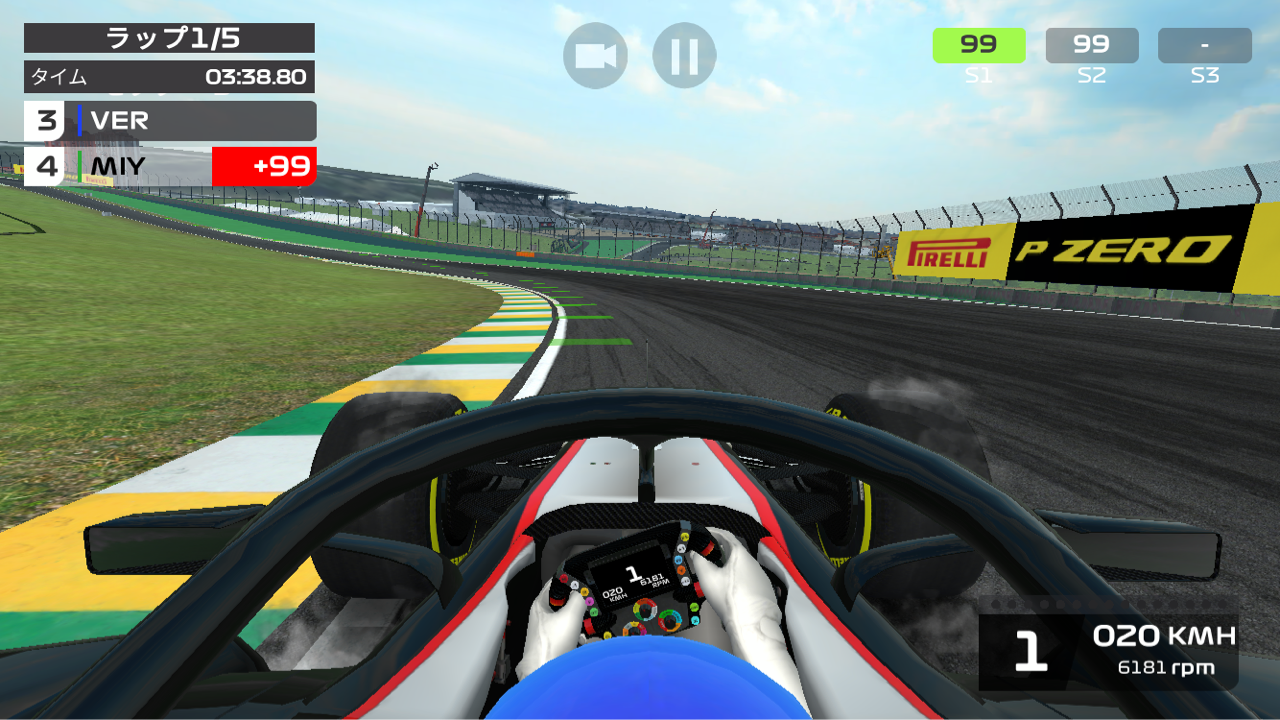Select the green S1 sector indicator
1280x720 pixels.
click(x=980, y=44)
